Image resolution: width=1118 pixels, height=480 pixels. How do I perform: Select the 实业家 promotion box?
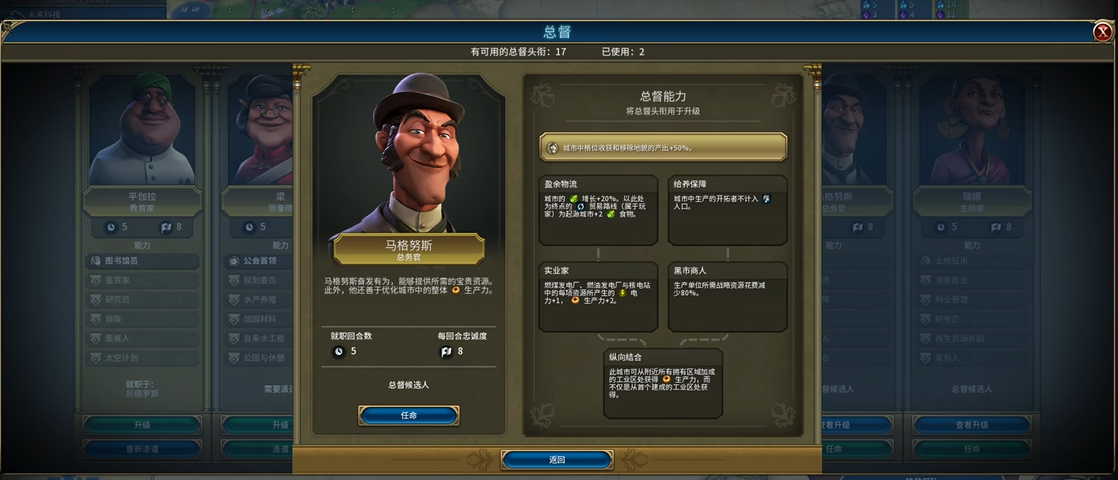pyautogui.click(x=598, y=296)
